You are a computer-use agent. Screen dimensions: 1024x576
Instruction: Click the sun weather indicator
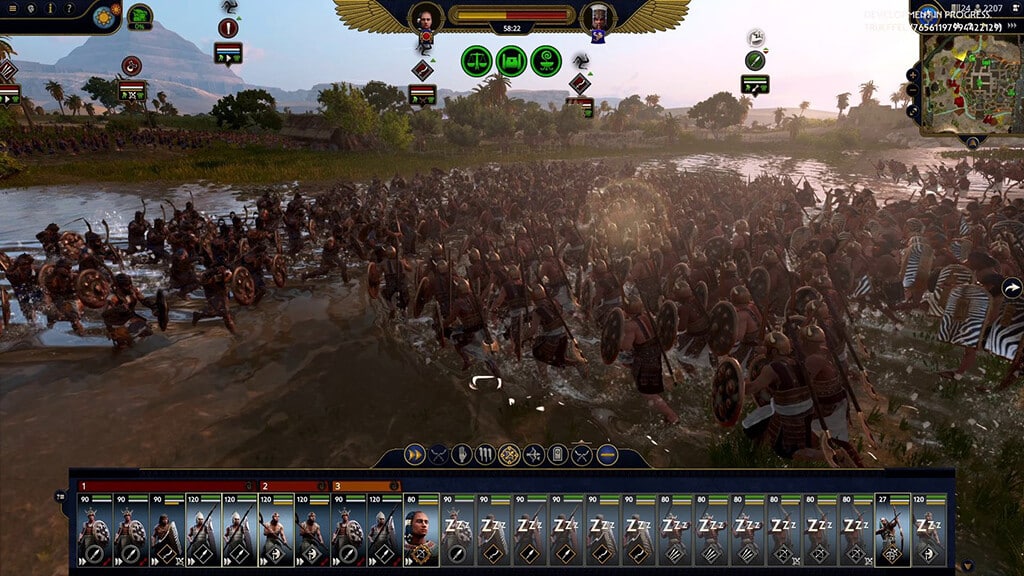[104, 16]
